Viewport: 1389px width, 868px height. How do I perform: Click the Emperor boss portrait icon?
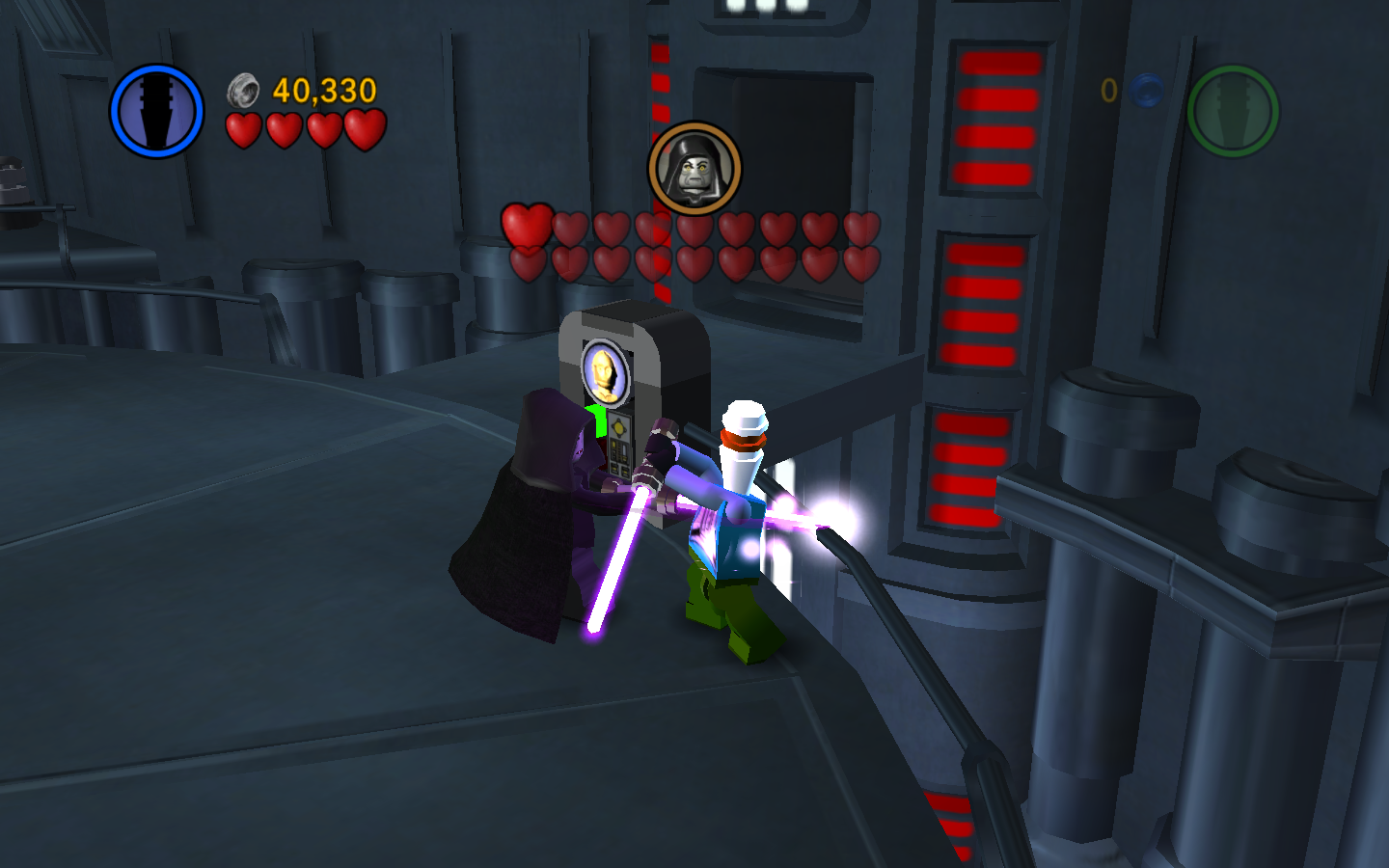[694, 168]
